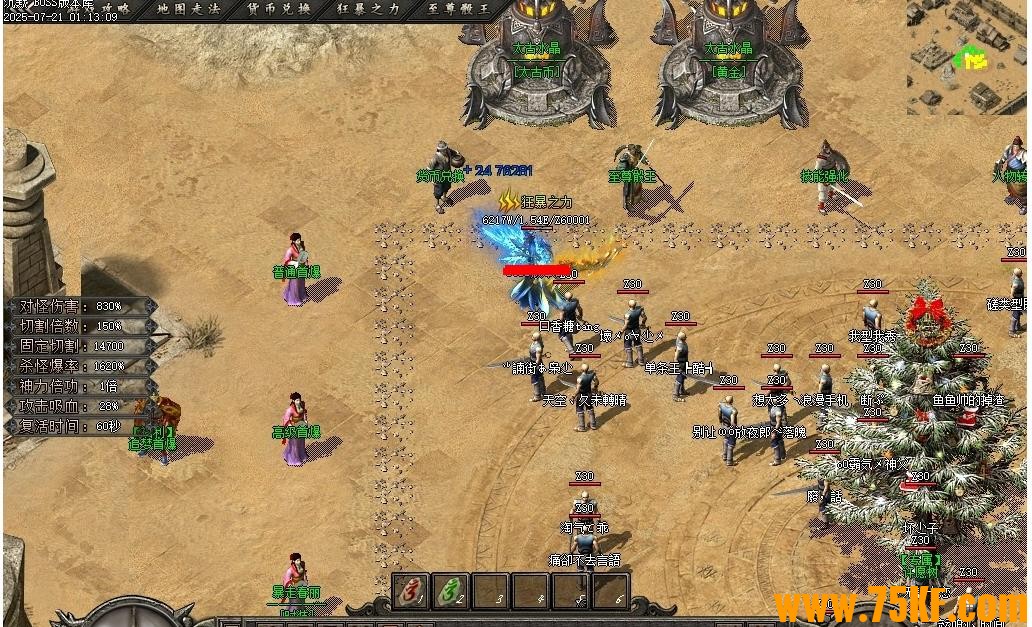The image size is (1032, 627).
Task: Click the minimap in the corner
Action: coord(967,56)
